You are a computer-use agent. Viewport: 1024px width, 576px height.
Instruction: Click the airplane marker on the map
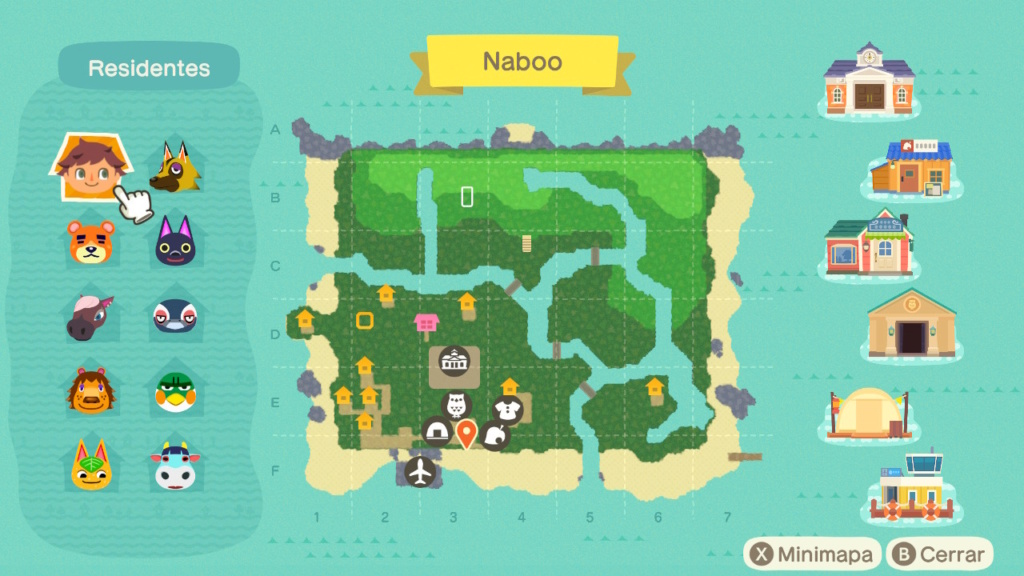(x=422, y=472)
